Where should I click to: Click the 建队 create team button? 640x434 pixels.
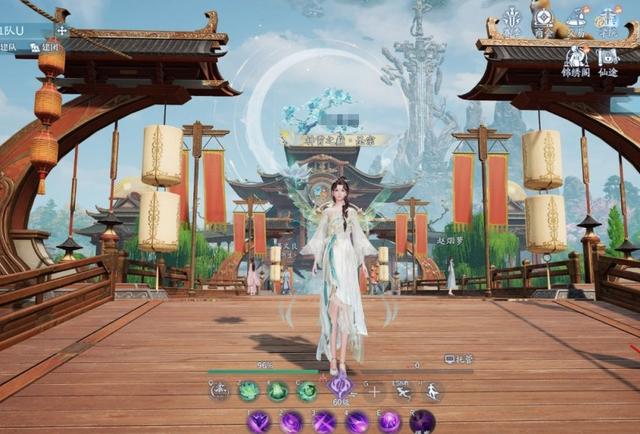tap(9, 47)
